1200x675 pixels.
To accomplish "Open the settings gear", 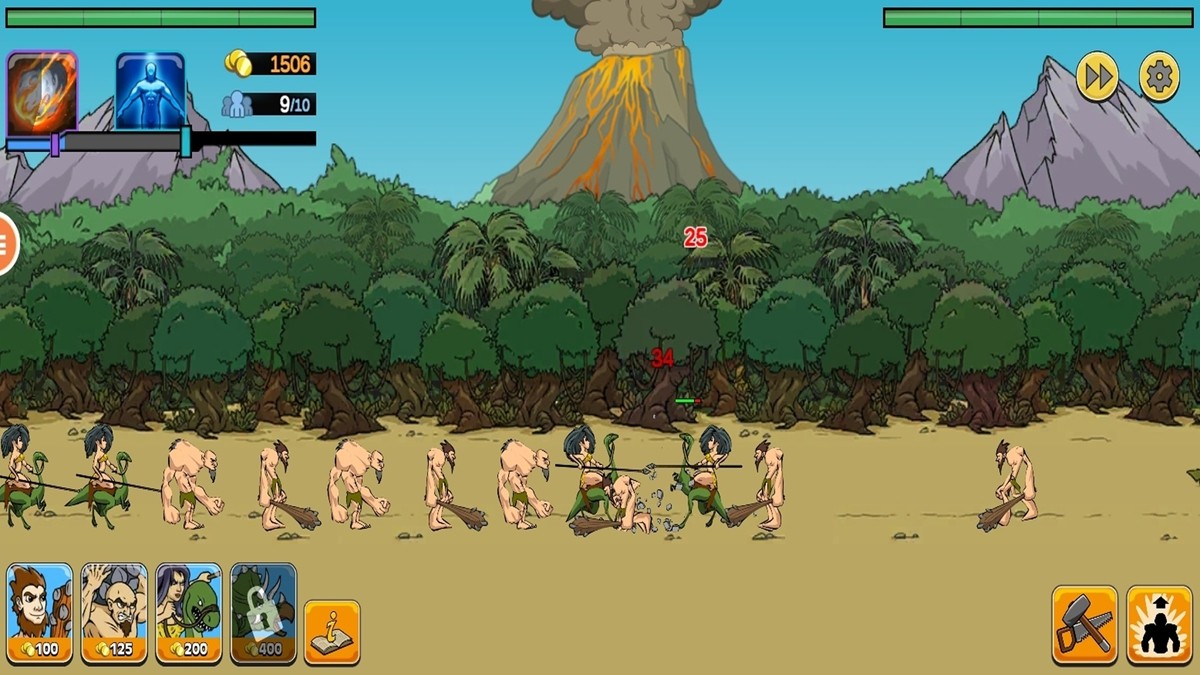I will (1159, 77).
